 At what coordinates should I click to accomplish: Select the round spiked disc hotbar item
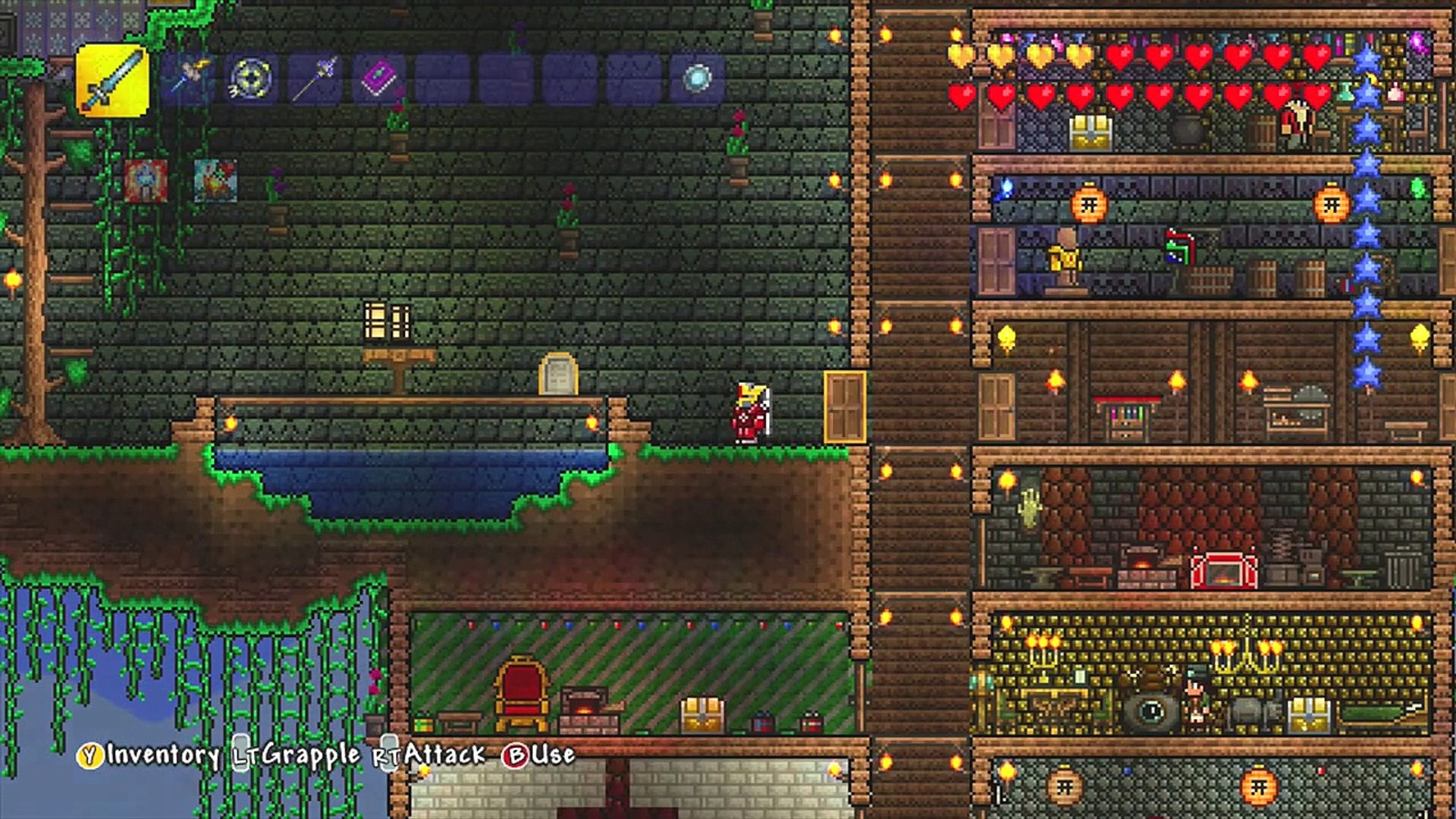(x=251, y=79)
